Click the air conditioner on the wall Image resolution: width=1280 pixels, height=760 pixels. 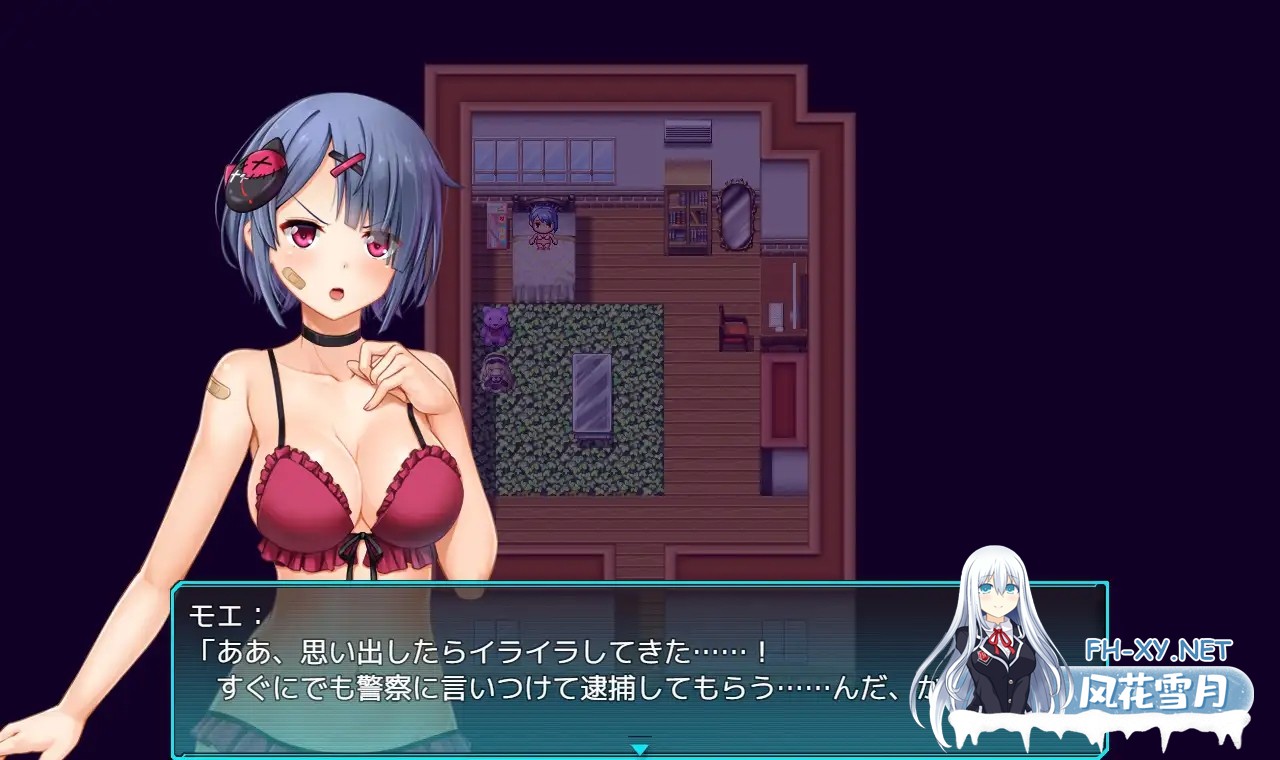pyautogui.click(x=686, y=131)
